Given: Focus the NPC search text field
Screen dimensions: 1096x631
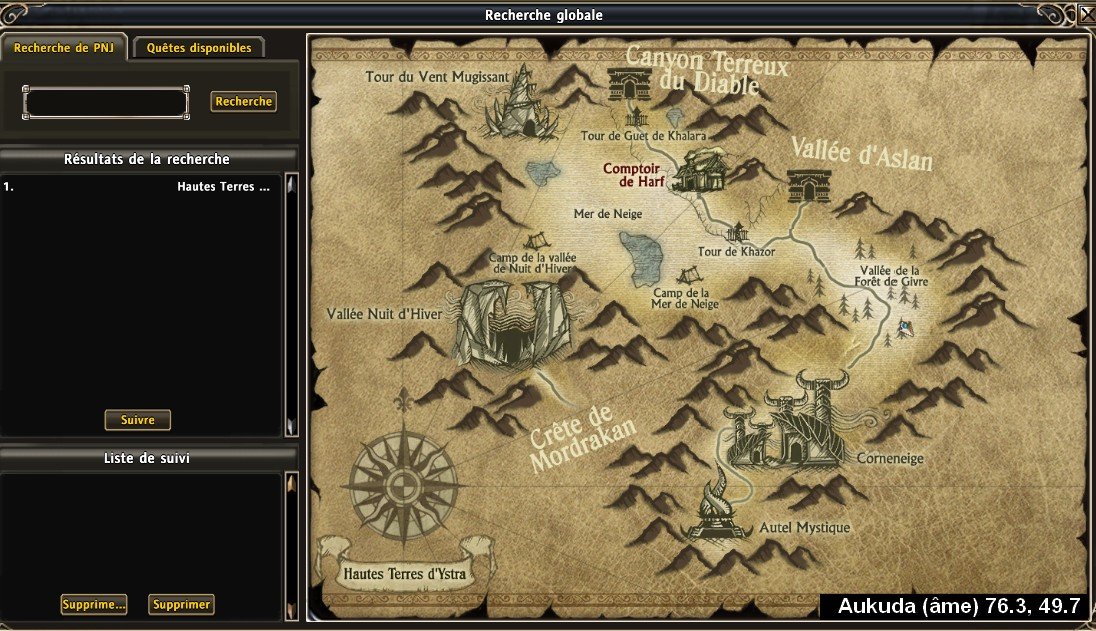Looking at the screenshot, I should (106, 102).
